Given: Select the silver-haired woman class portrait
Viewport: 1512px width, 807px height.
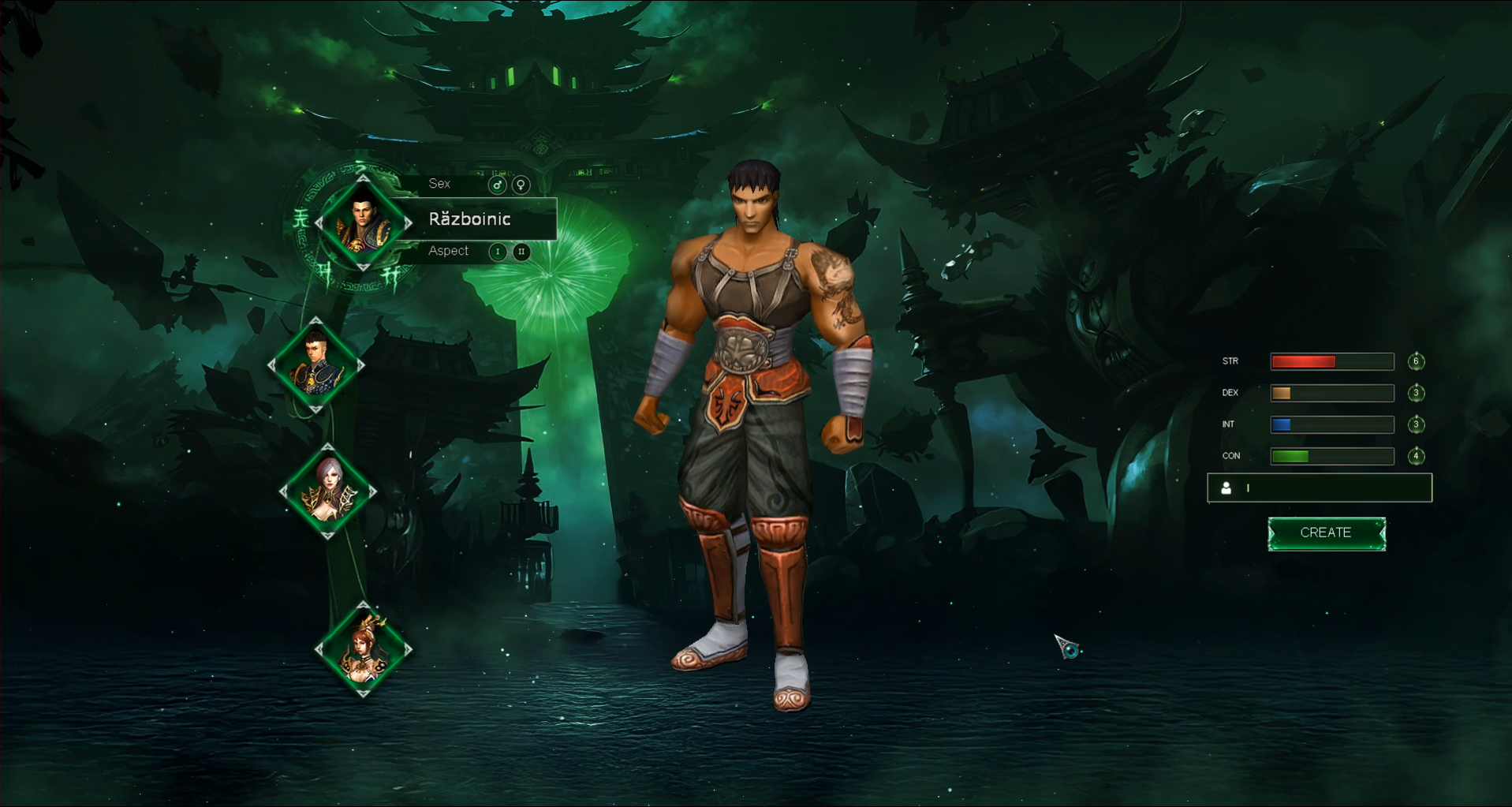Looking at the screenshot, I should click(328, 491).
